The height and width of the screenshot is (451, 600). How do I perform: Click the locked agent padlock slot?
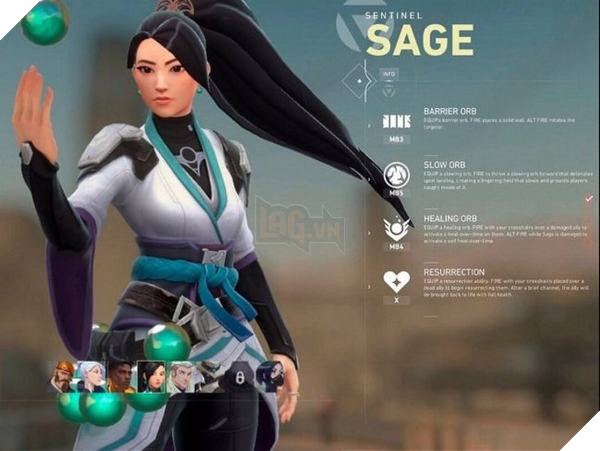click(239, 377)
